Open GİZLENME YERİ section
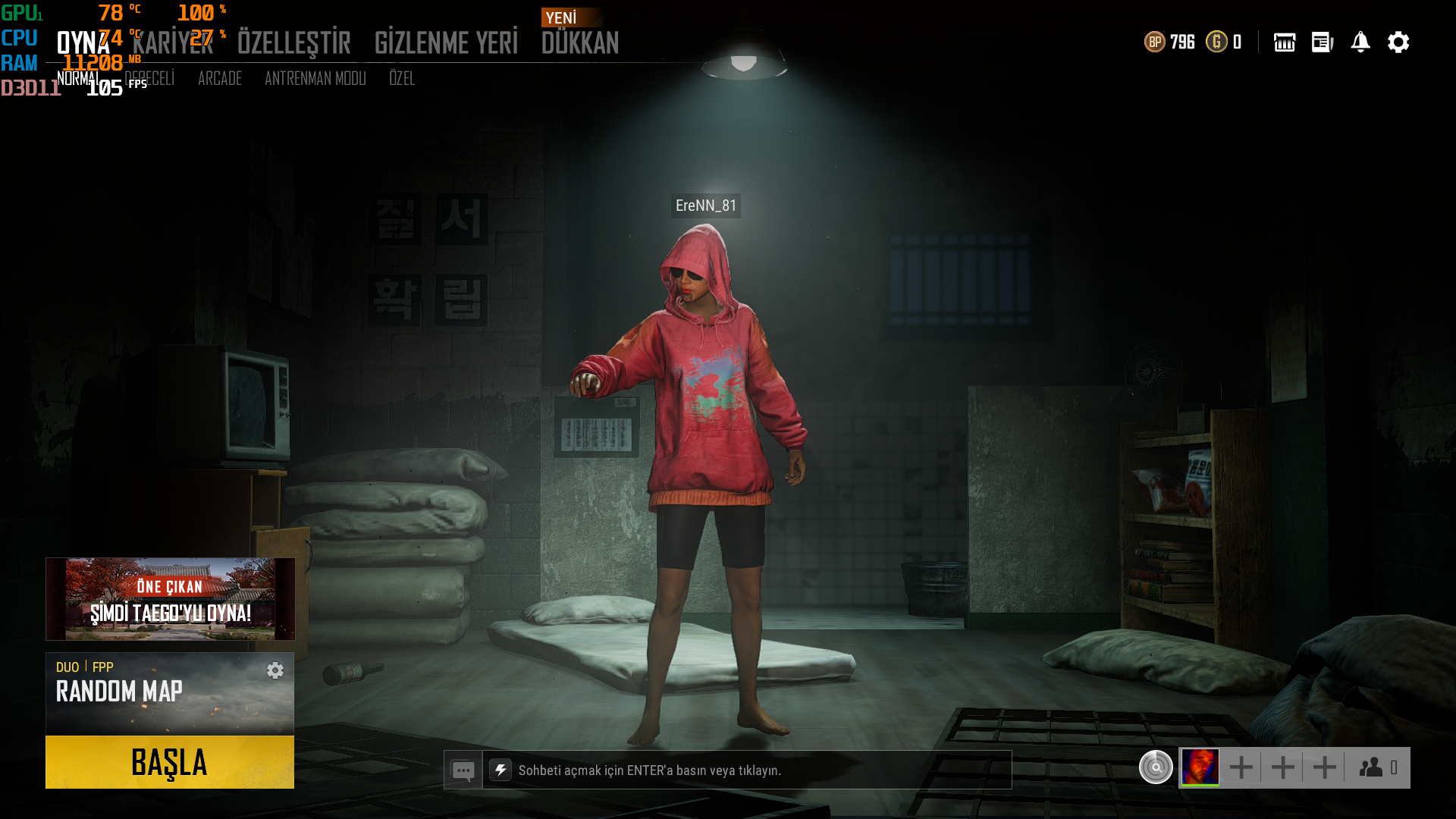Viewport: 1456px width, 819px height. (x=446, y=43)
